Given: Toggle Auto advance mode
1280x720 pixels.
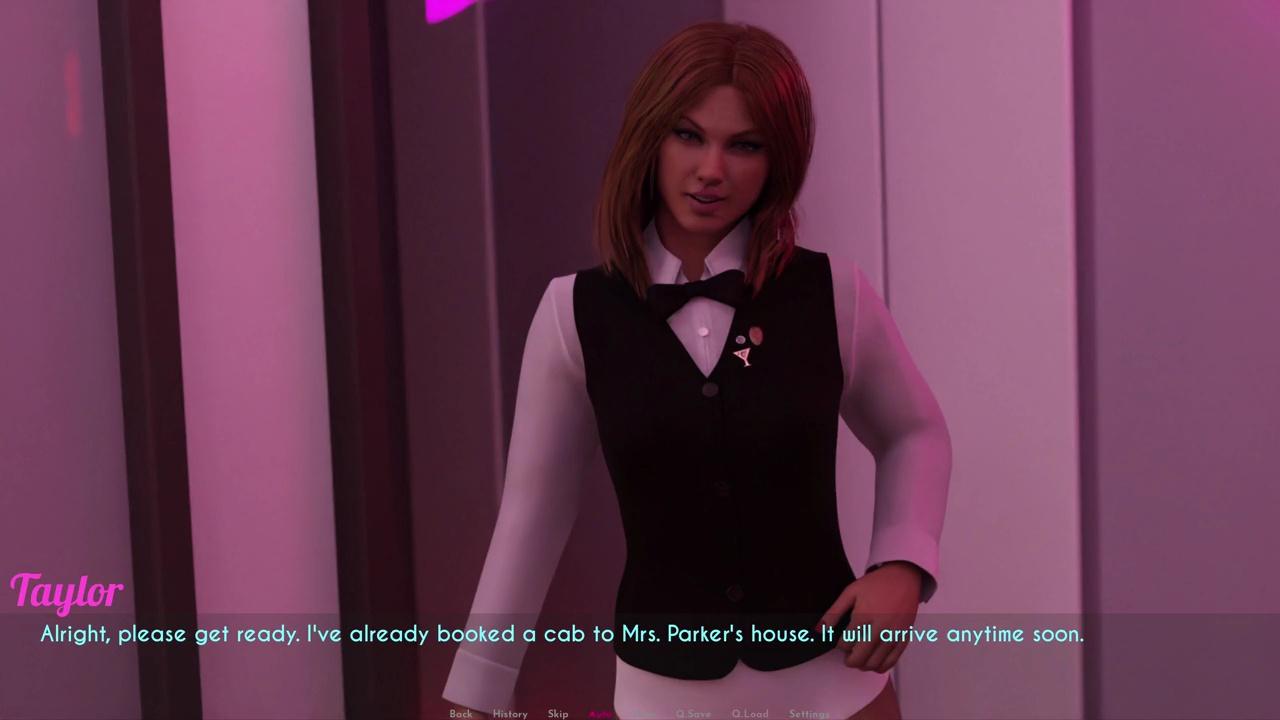Looking at the screenshot, I should pyautogui.click(x=600, y=713).
